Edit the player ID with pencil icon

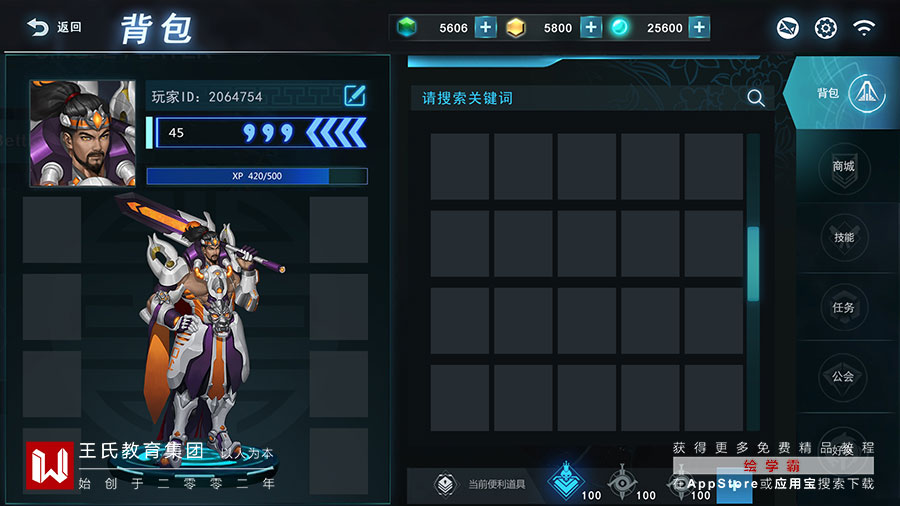pos(355,96)
